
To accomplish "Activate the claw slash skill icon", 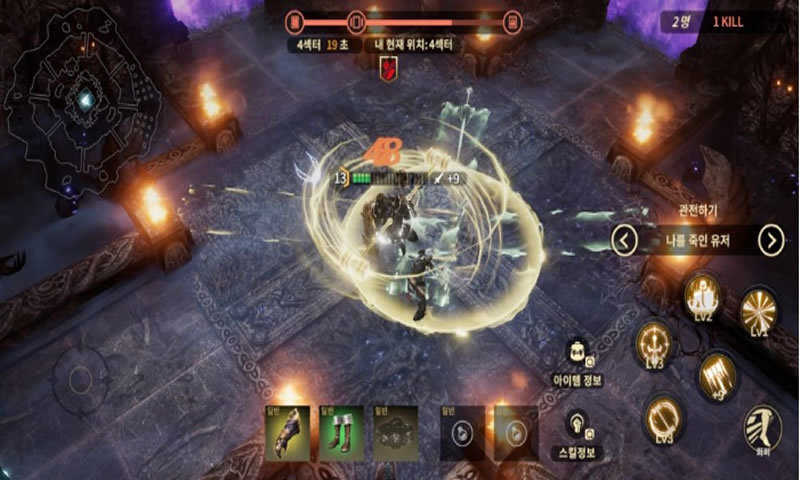I will tap(716, 372).
